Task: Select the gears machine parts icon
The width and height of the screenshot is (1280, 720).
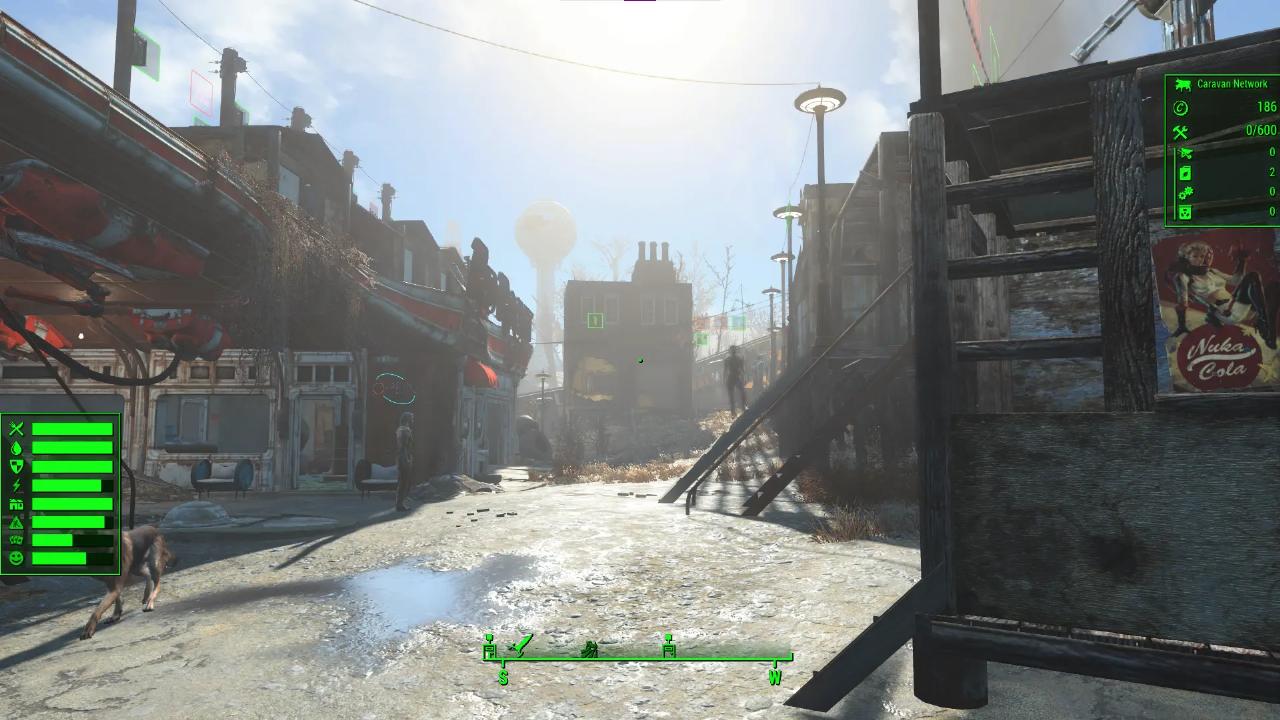Action: click(x=1184, y=192)
